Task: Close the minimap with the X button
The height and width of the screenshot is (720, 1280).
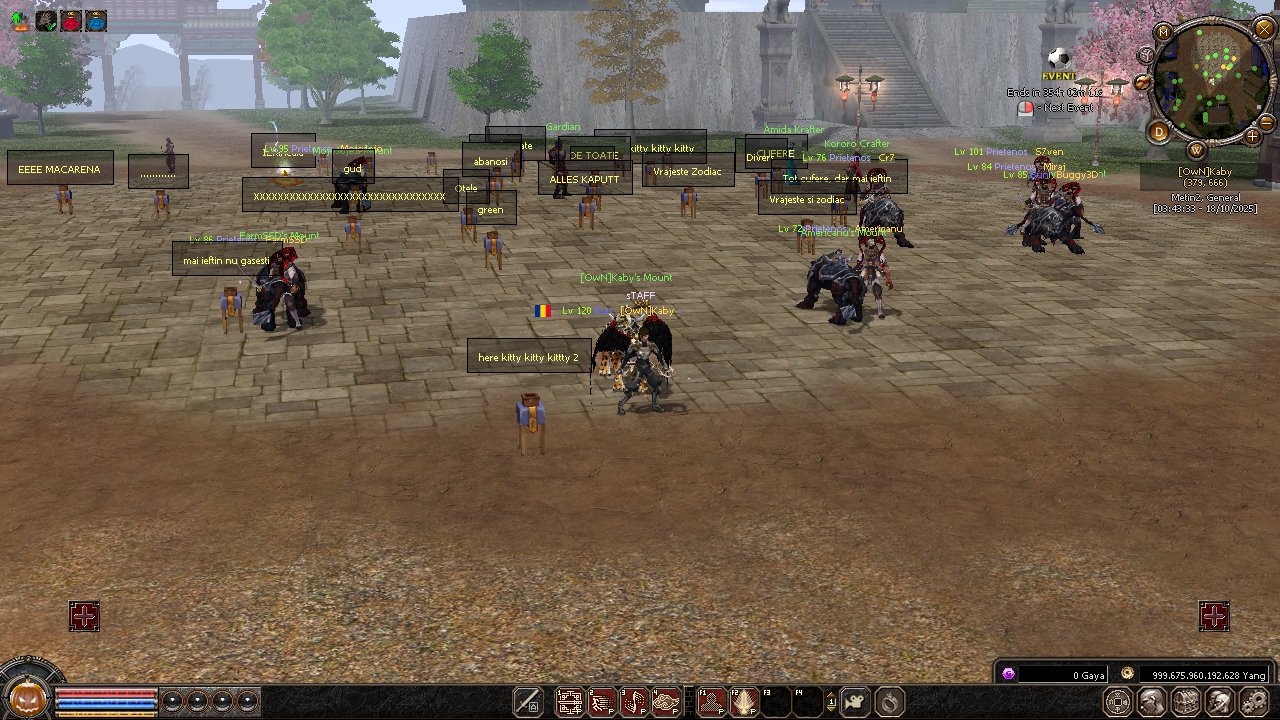Action: [x=1262, y=30]
